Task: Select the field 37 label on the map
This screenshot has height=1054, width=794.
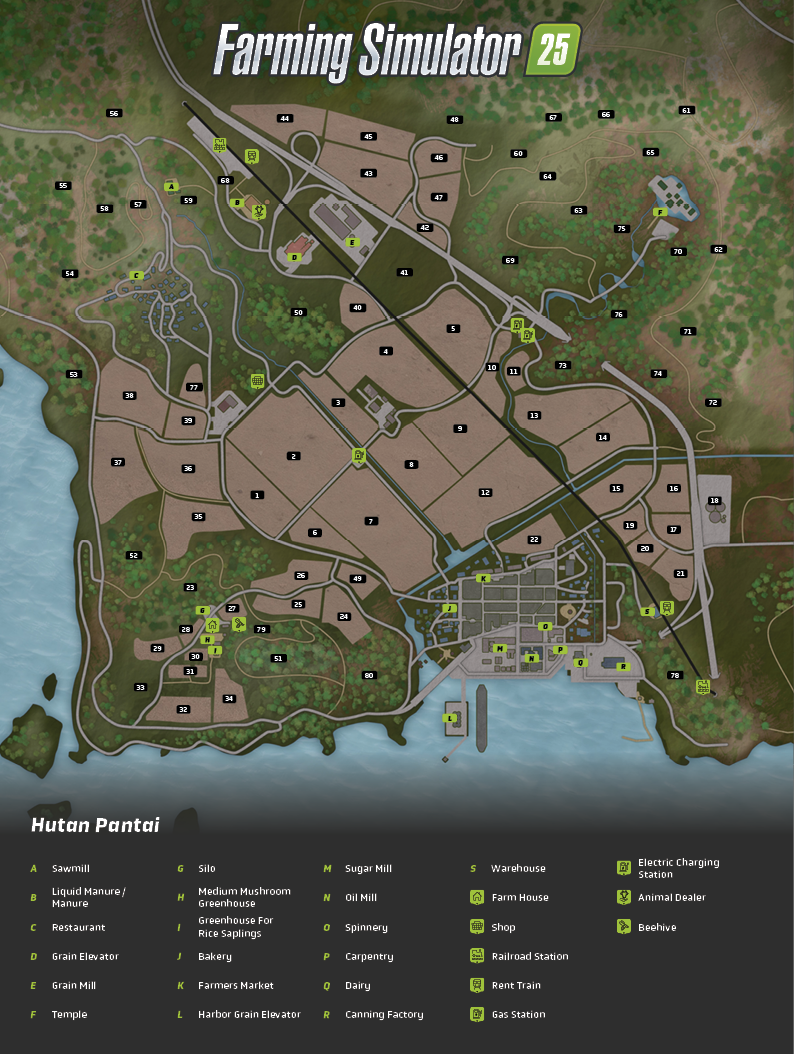Action: point(118,462)
